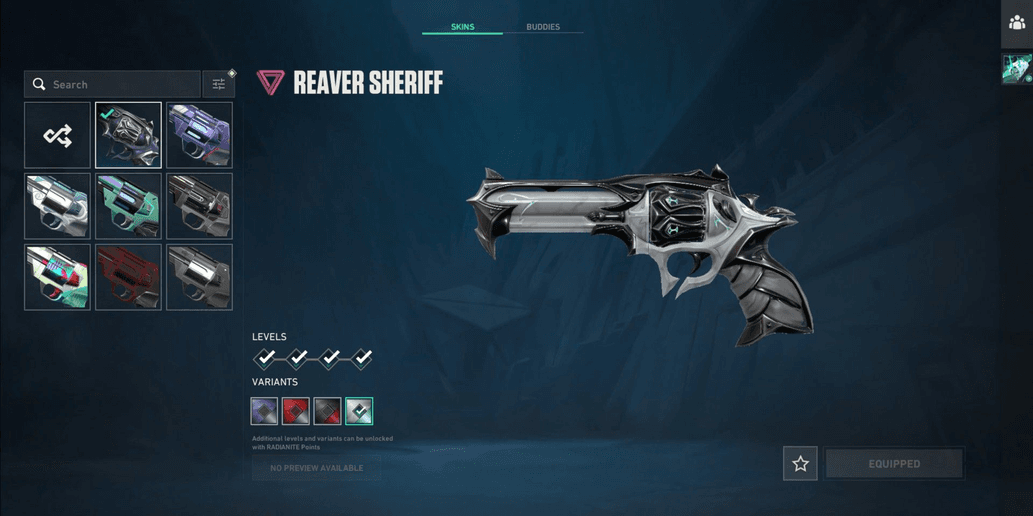Open the skin filter options
Image resolution: width=1033 pixels, height=516 pixels.
tap(218, 84)
